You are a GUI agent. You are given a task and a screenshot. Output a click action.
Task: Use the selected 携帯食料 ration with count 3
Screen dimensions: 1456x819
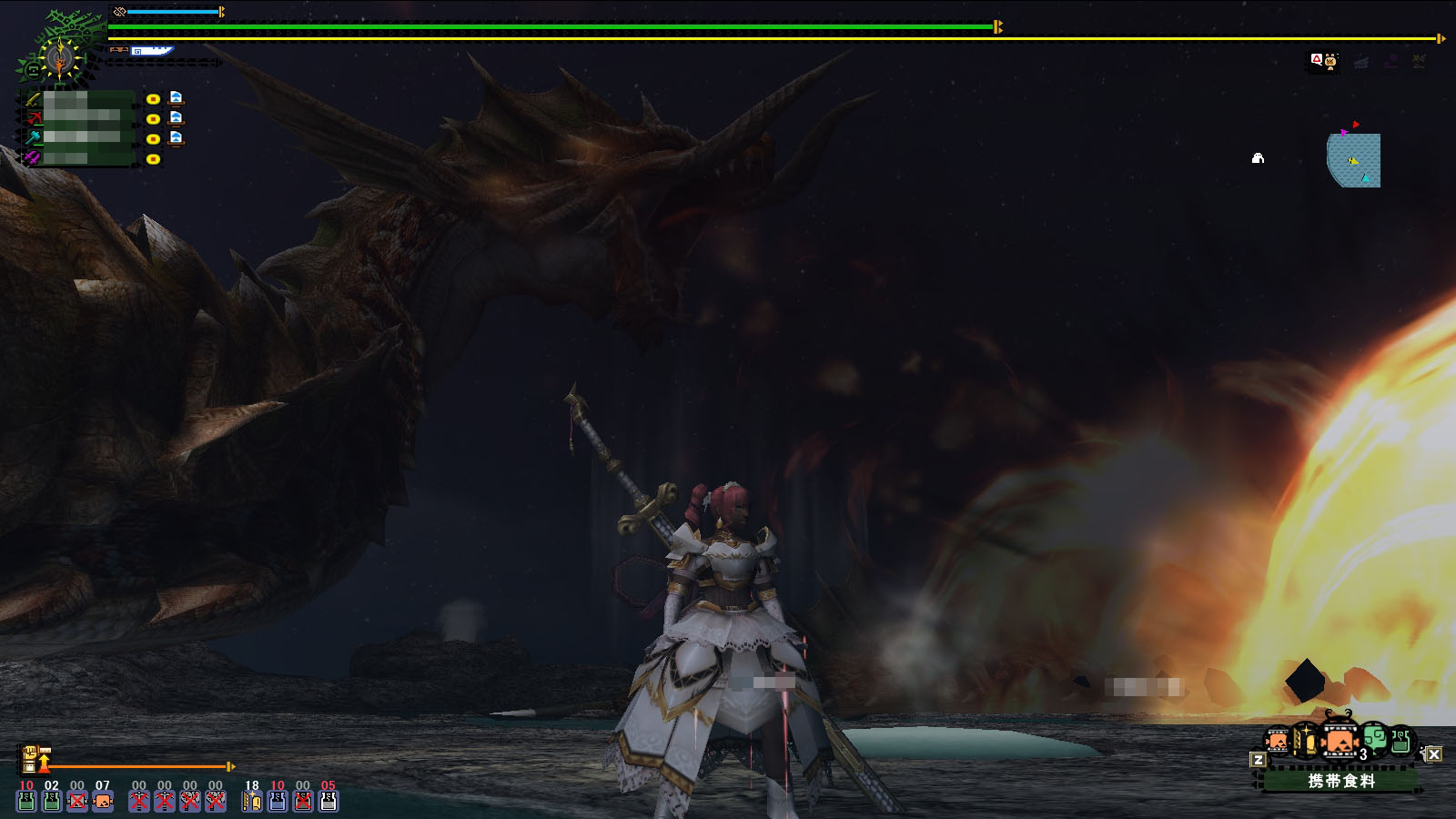[x=1339, y=741]
